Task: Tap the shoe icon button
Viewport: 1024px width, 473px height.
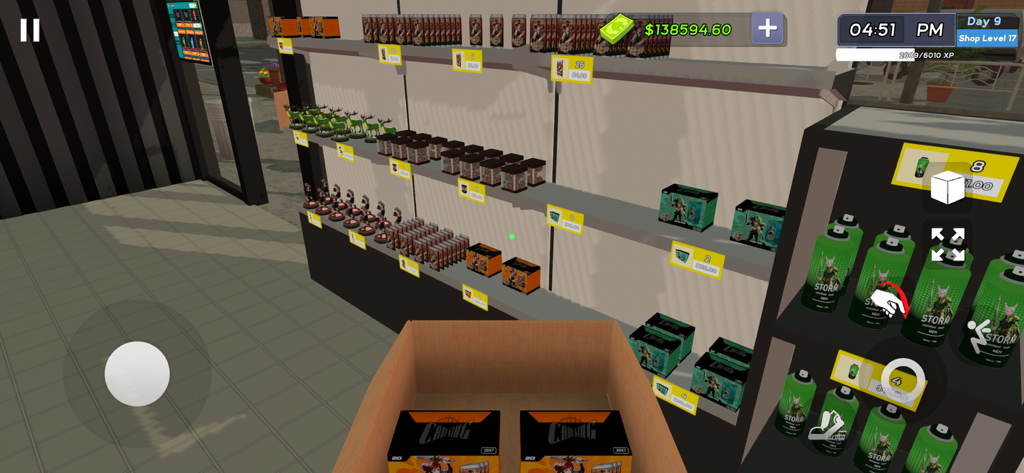Action: [827, 426]
